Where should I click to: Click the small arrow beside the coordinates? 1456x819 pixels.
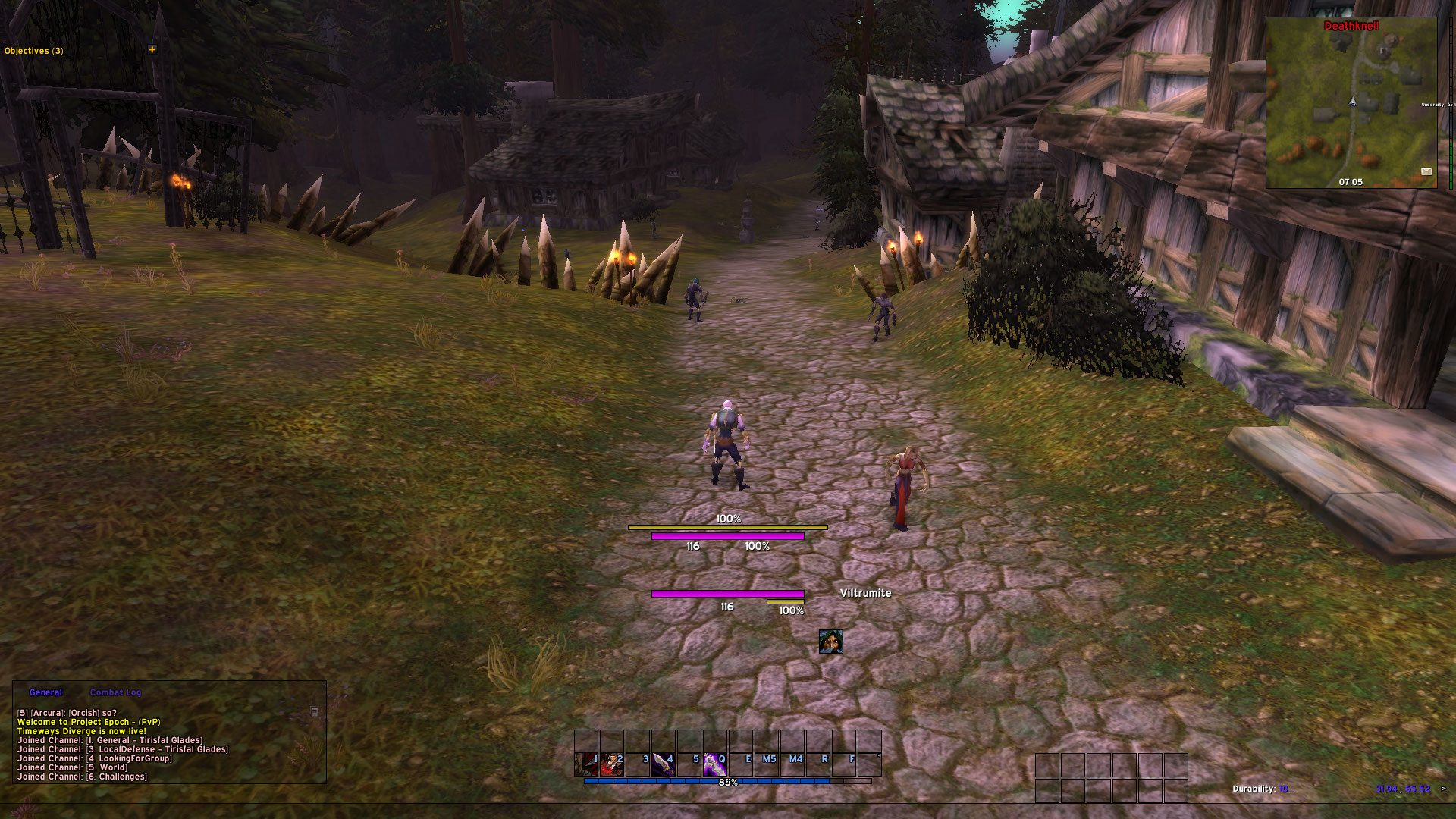[x=1443, y=789]
